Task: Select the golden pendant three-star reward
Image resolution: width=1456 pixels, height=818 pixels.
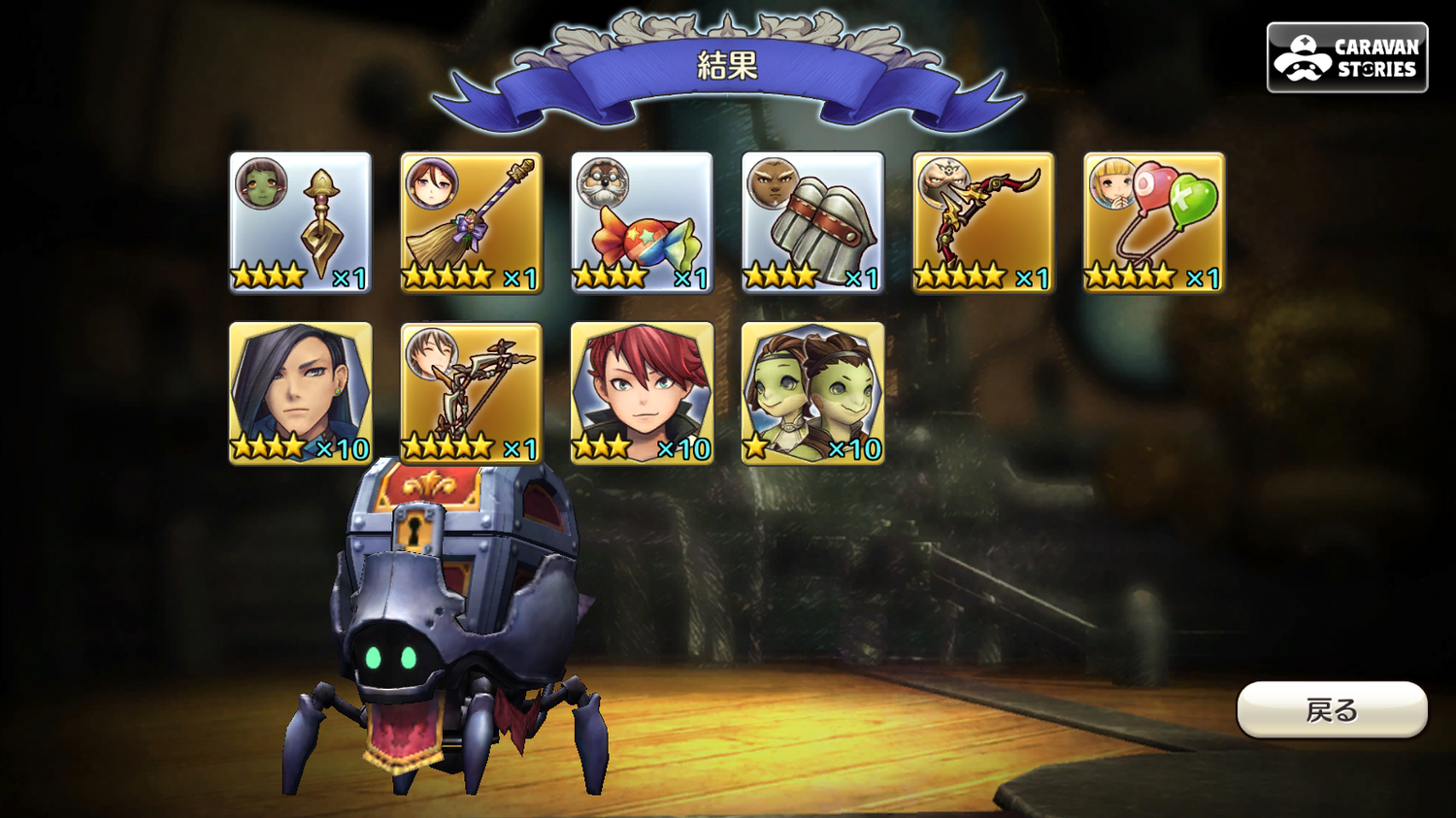Action: pos(301,222)
